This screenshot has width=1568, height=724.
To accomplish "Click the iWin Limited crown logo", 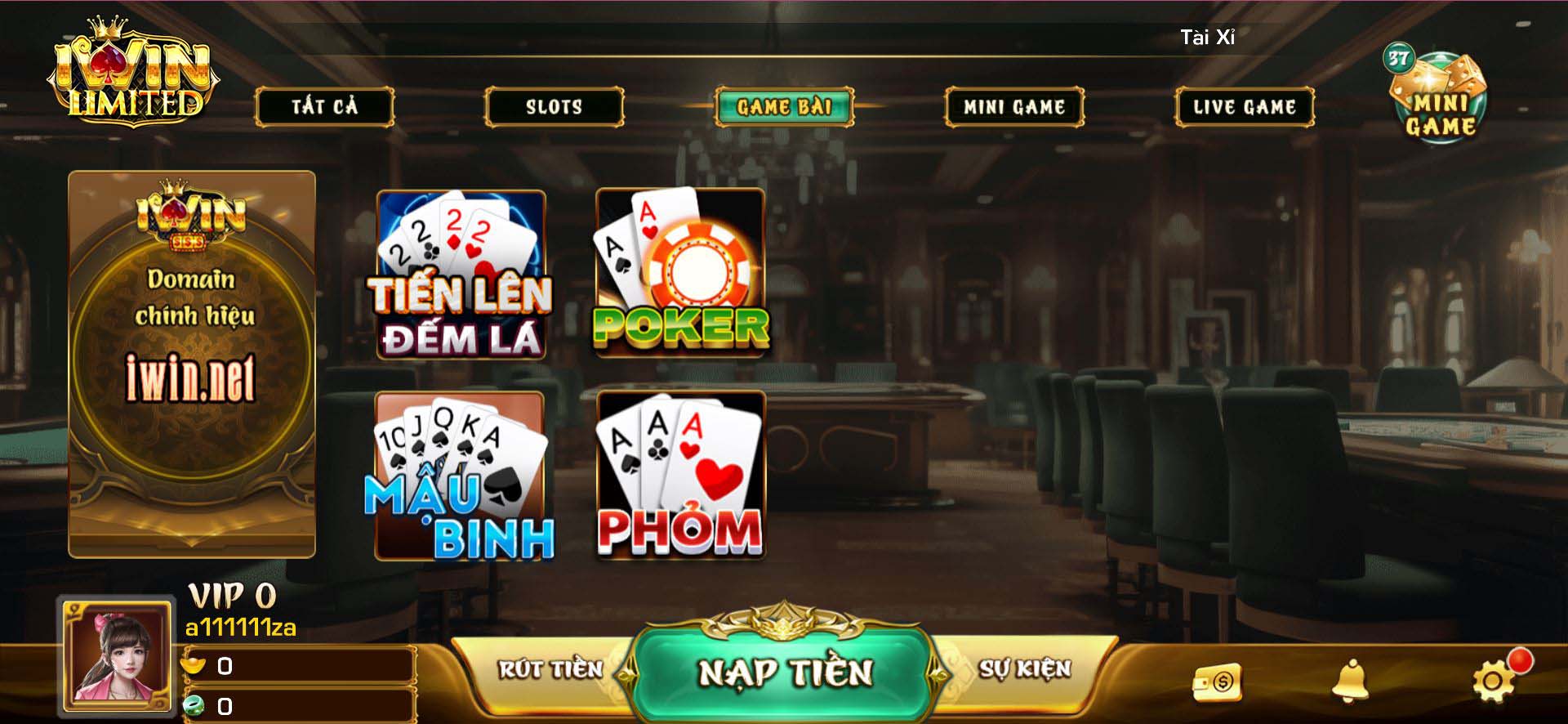I will (135, 74).
